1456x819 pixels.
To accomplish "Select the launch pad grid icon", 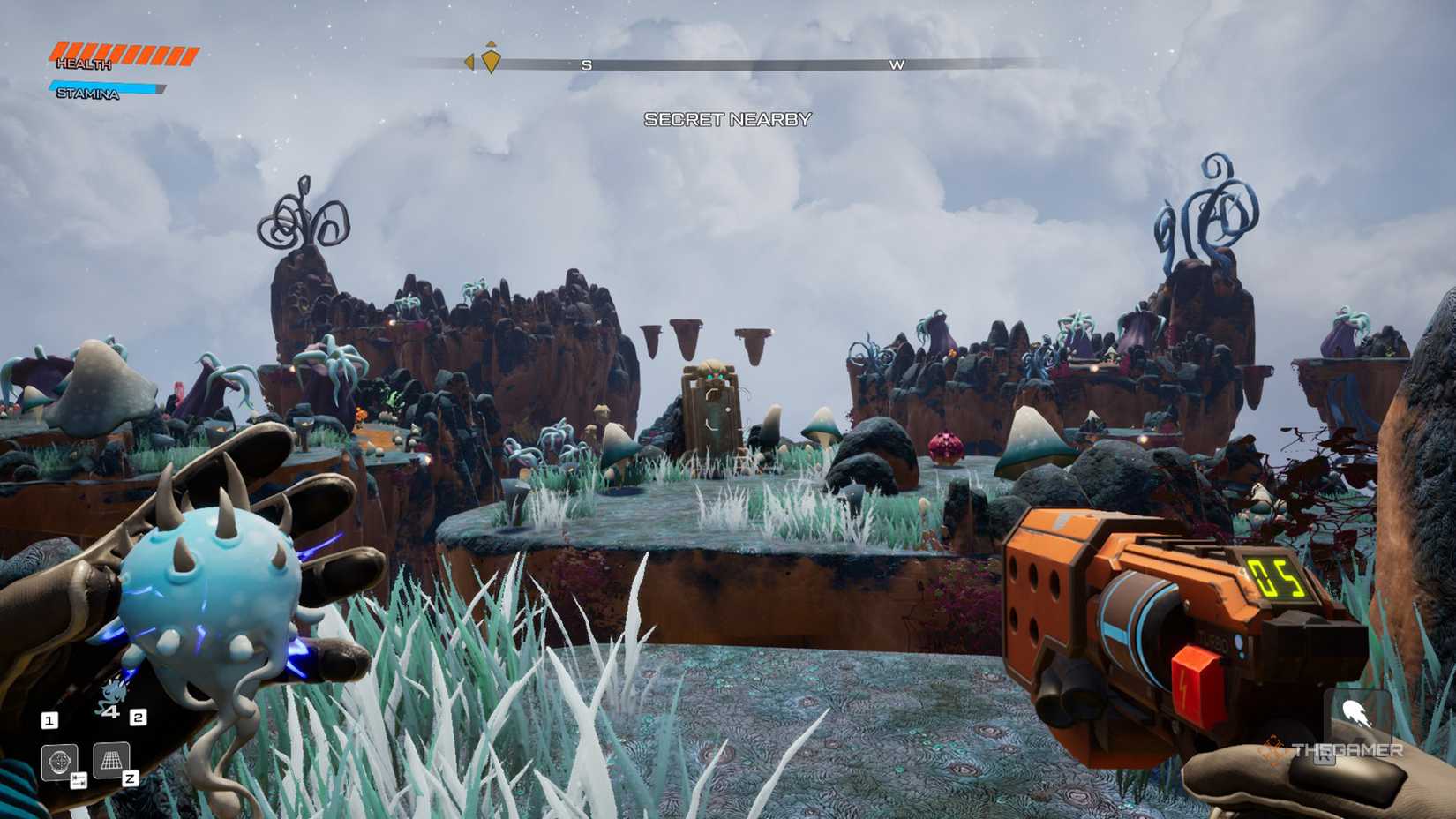I will [111, 759].
